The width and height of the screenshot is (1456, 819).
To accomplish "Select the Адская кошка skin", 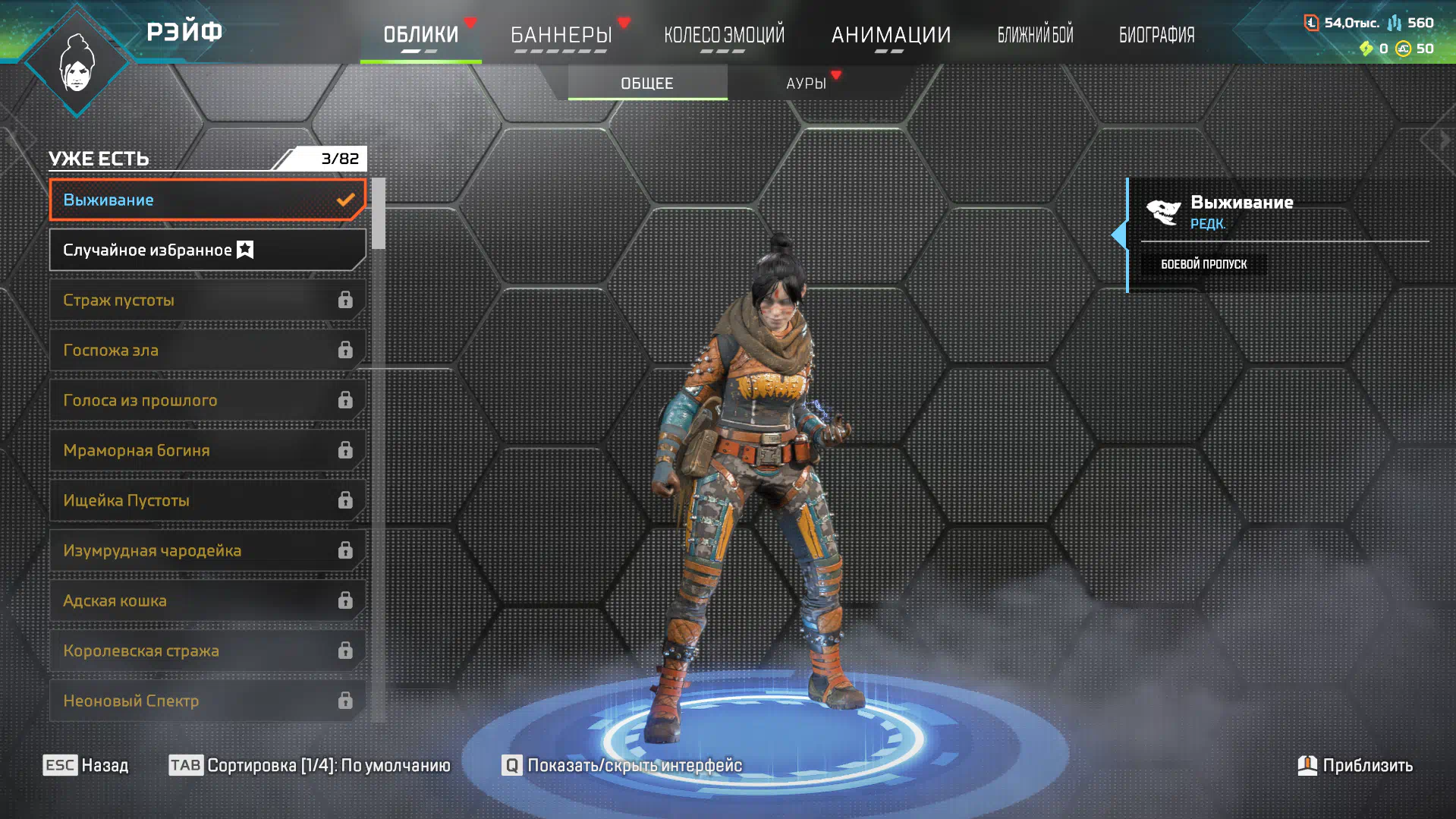I will [x=207, y=600].
